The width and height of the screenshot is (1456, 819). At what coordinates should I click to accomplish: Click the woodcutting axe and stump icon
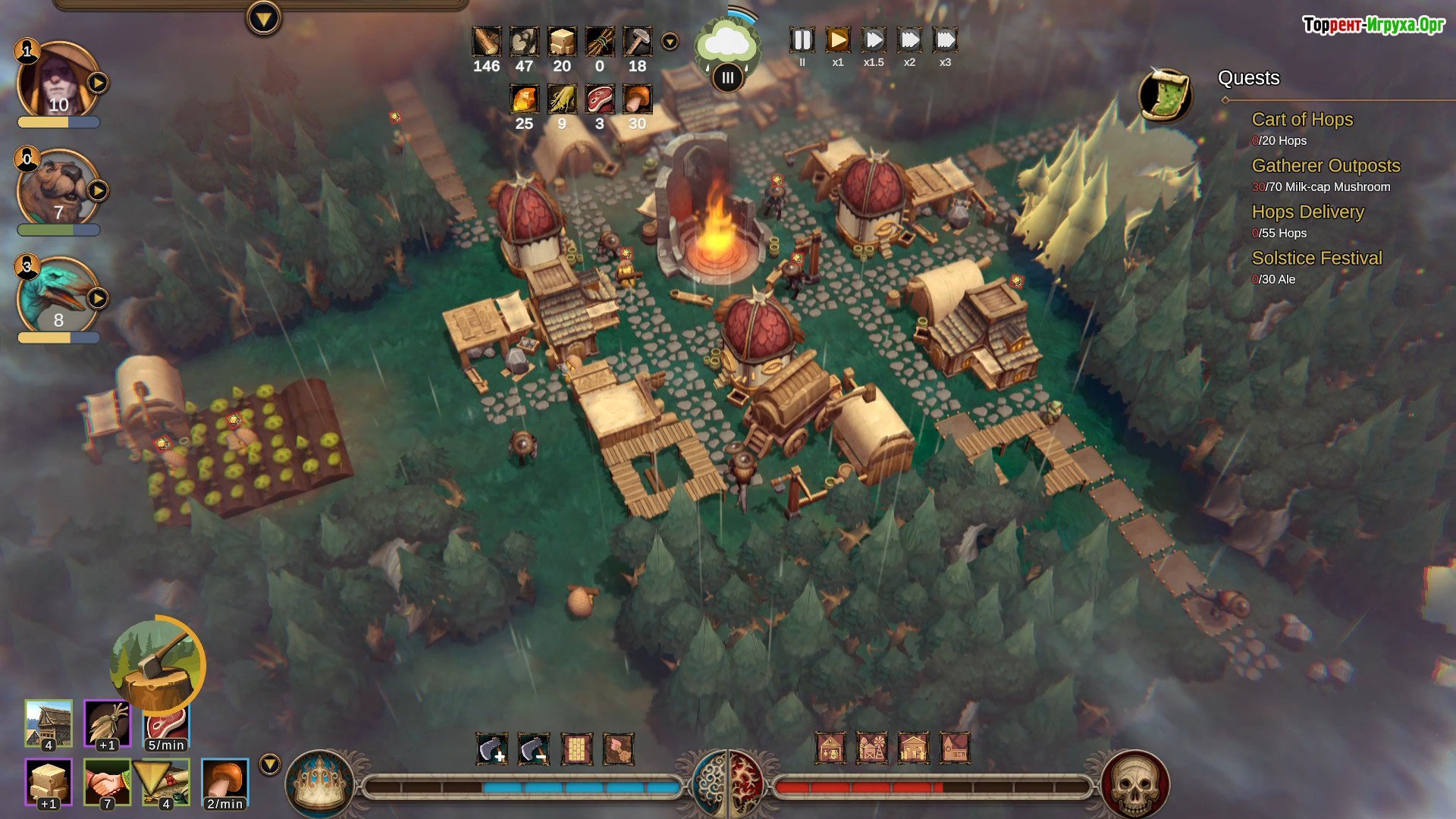(157, 665)
